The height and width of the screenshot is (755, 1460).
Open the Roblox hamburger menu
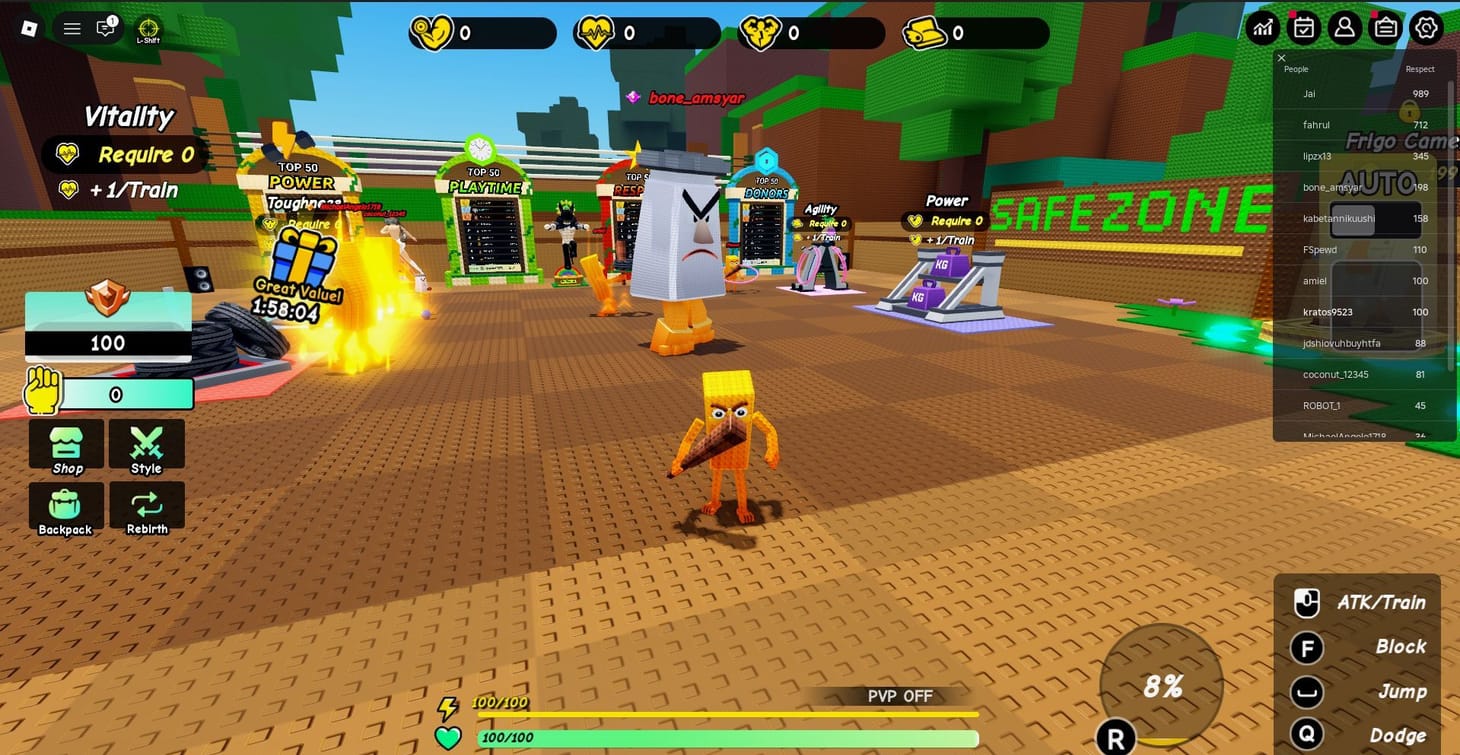(x=71, y=28)
